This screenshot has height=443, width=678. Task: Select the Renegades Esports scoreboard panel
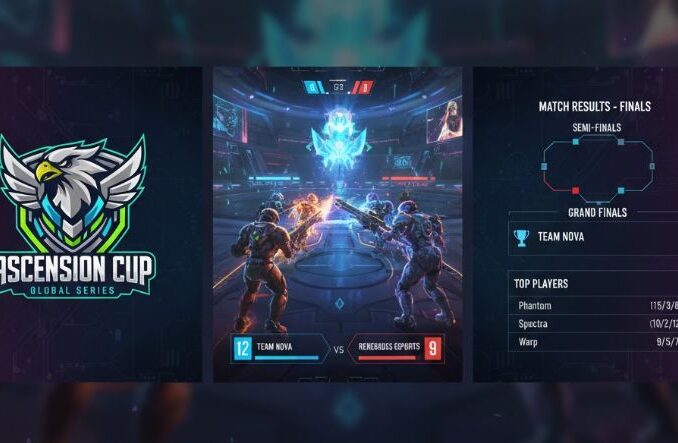[396, 349]
